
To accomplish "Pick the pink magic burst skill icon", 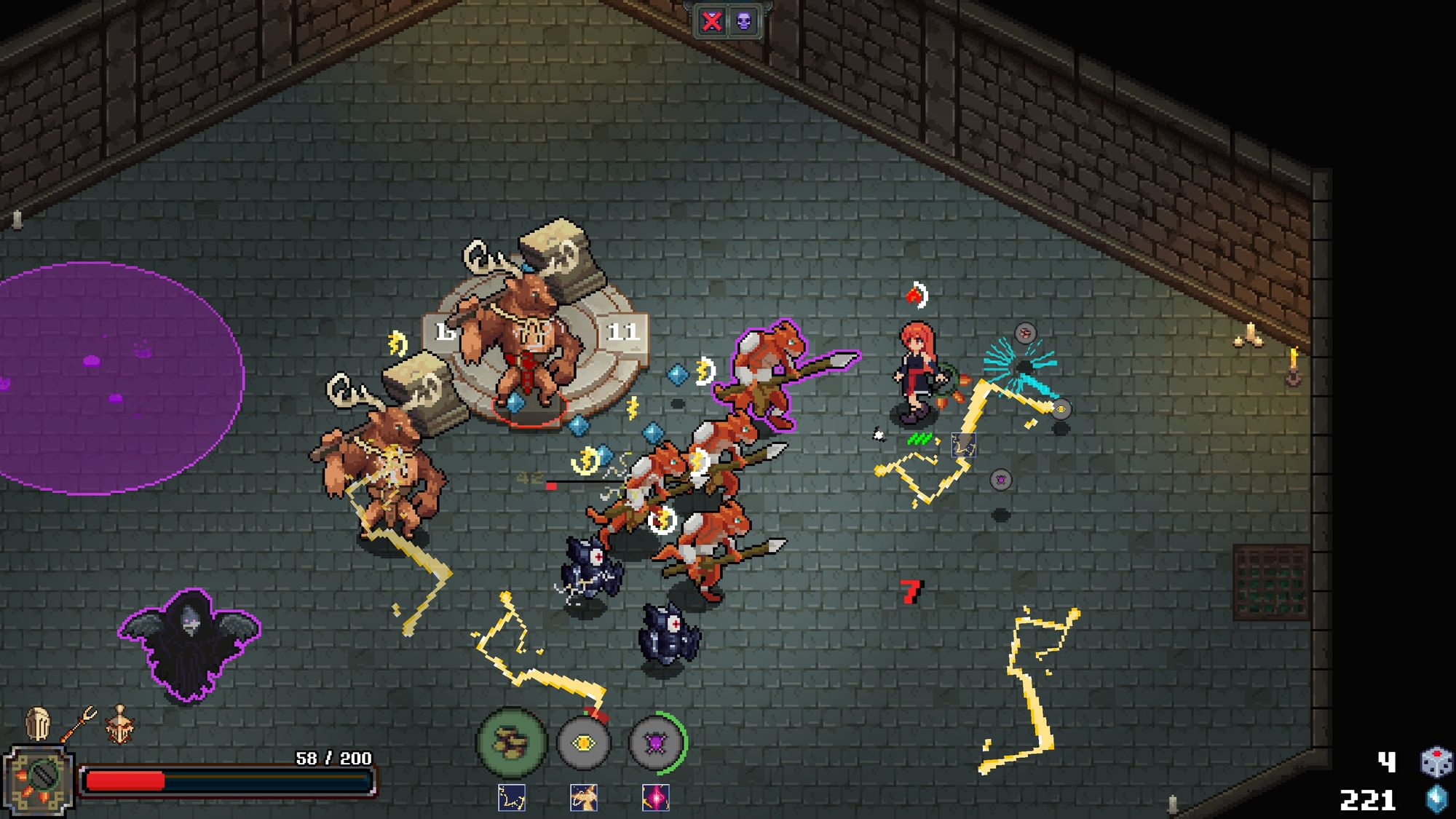I will [x=655, y=798].
